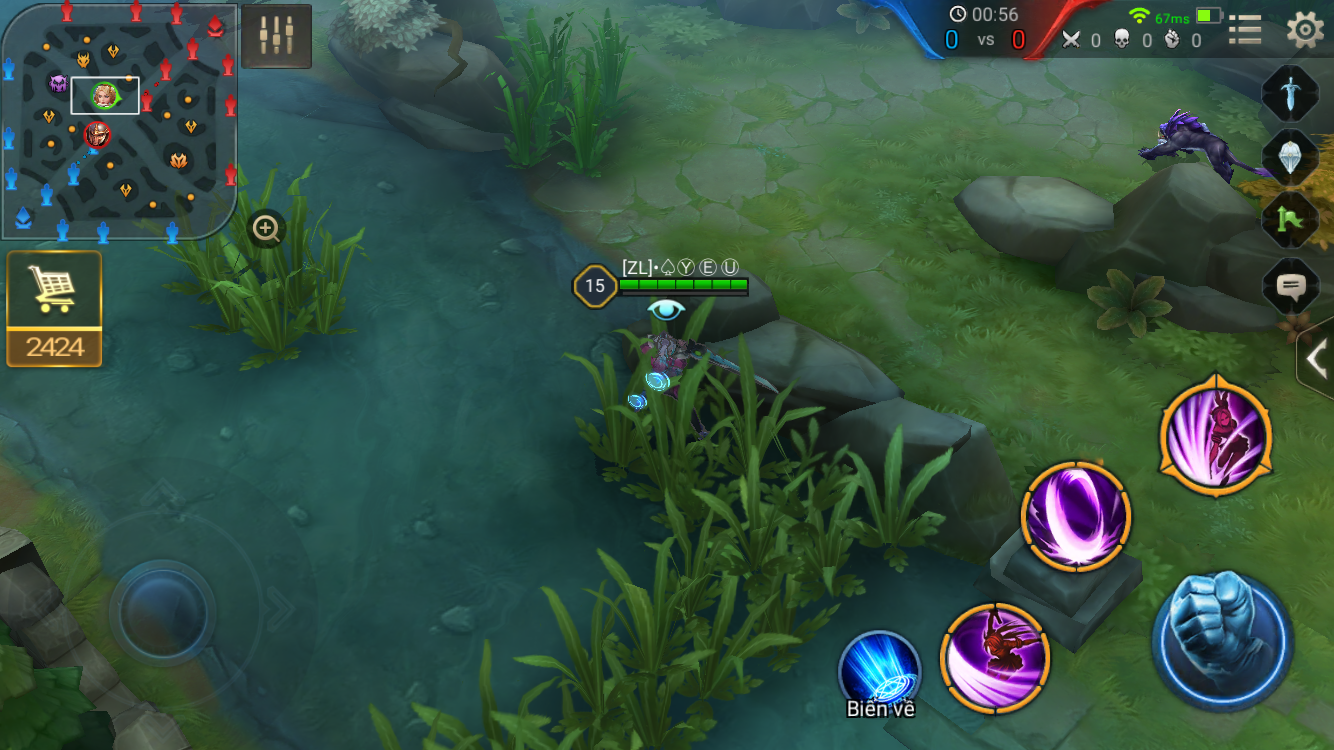Open the sliders panel next to minimap

pyautogui.click(x=276, y=36)
